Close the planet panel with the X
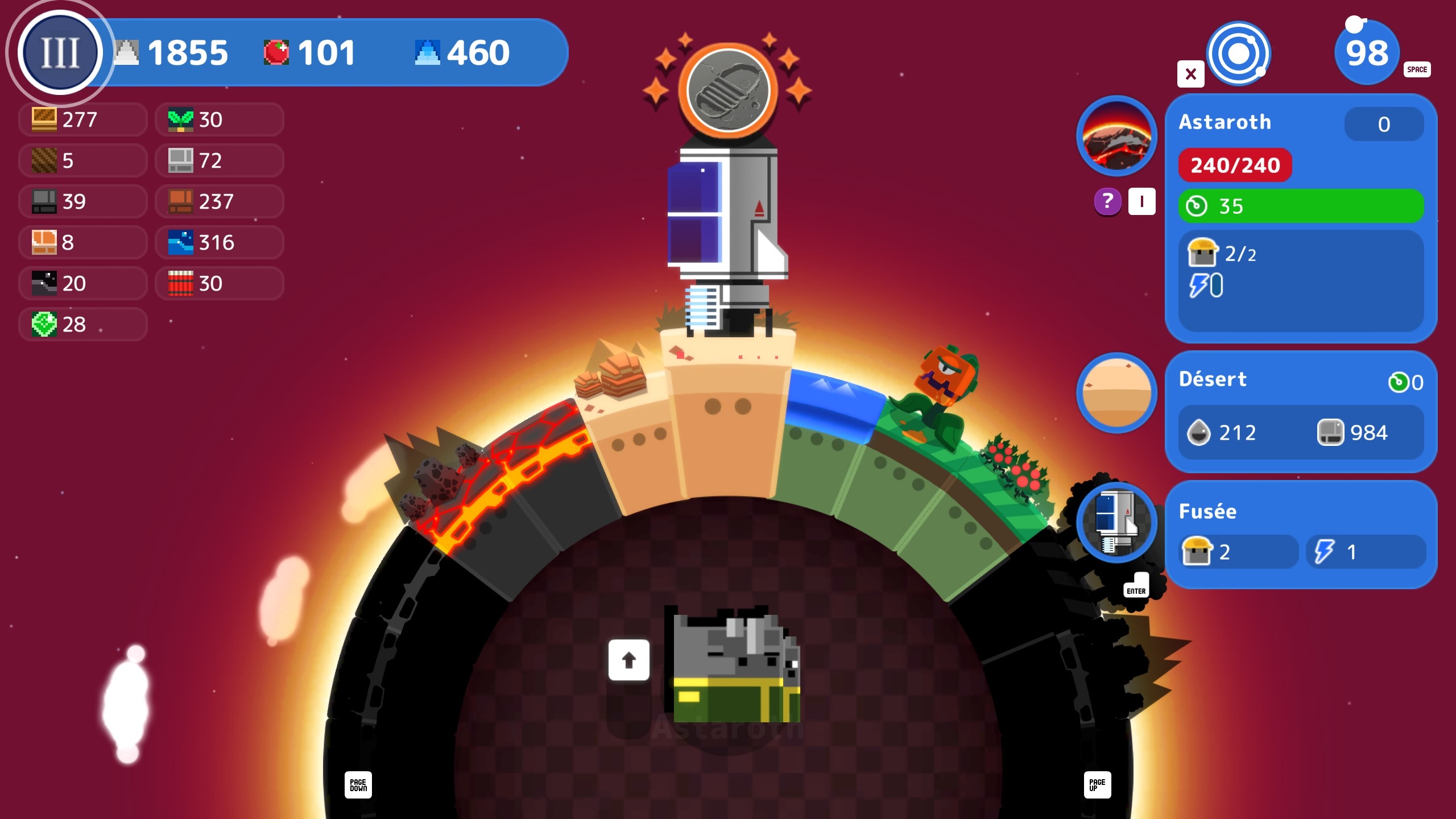 [1190, 74]
